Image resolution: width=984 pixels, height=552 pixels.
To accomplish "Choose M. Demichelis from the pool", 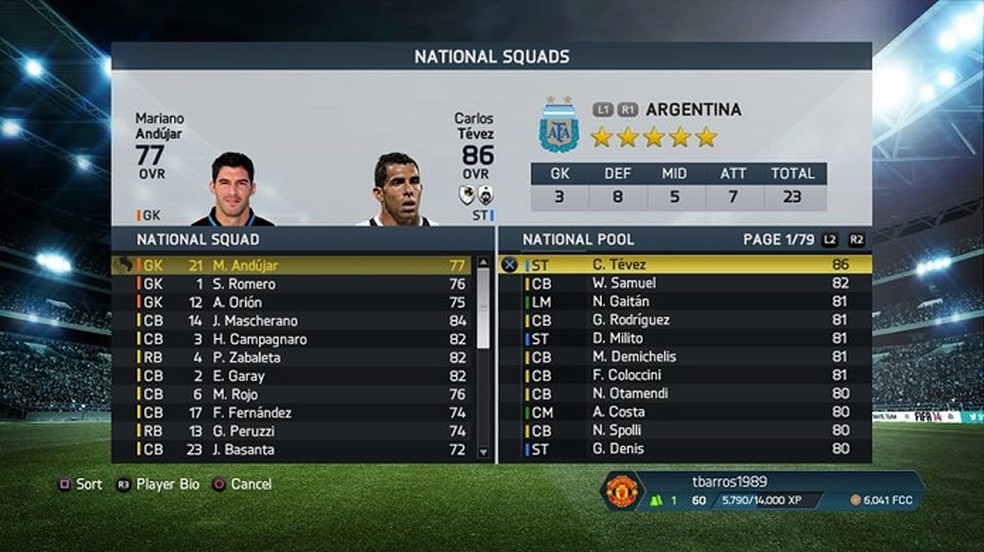I will tap(685, 357).
